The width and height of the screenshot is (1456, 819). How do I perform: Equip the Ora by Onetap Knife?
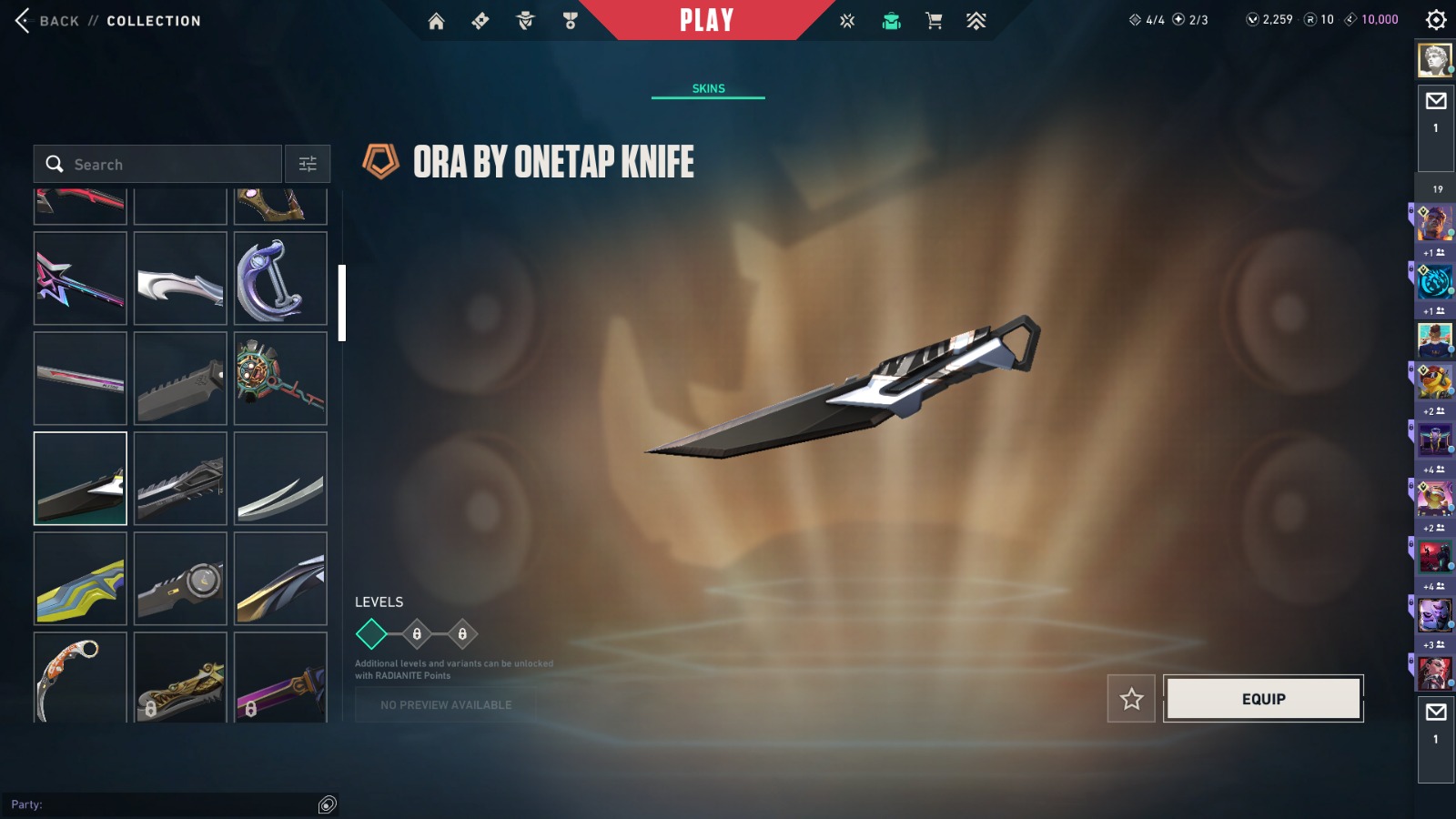[1263, 699]
